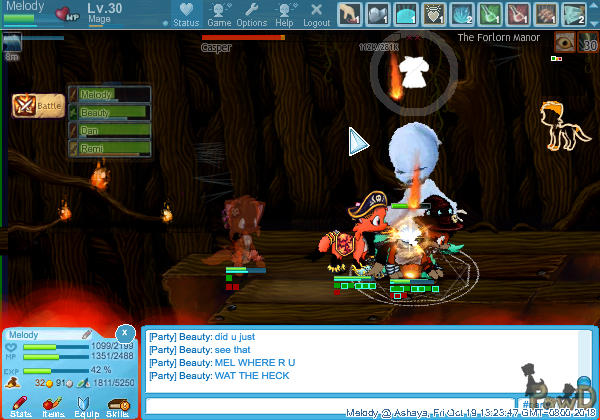Viewport: 600px width, 420px height.
Task: Click the Logout button
Action: pyautogui.click(x=316, y=14)
